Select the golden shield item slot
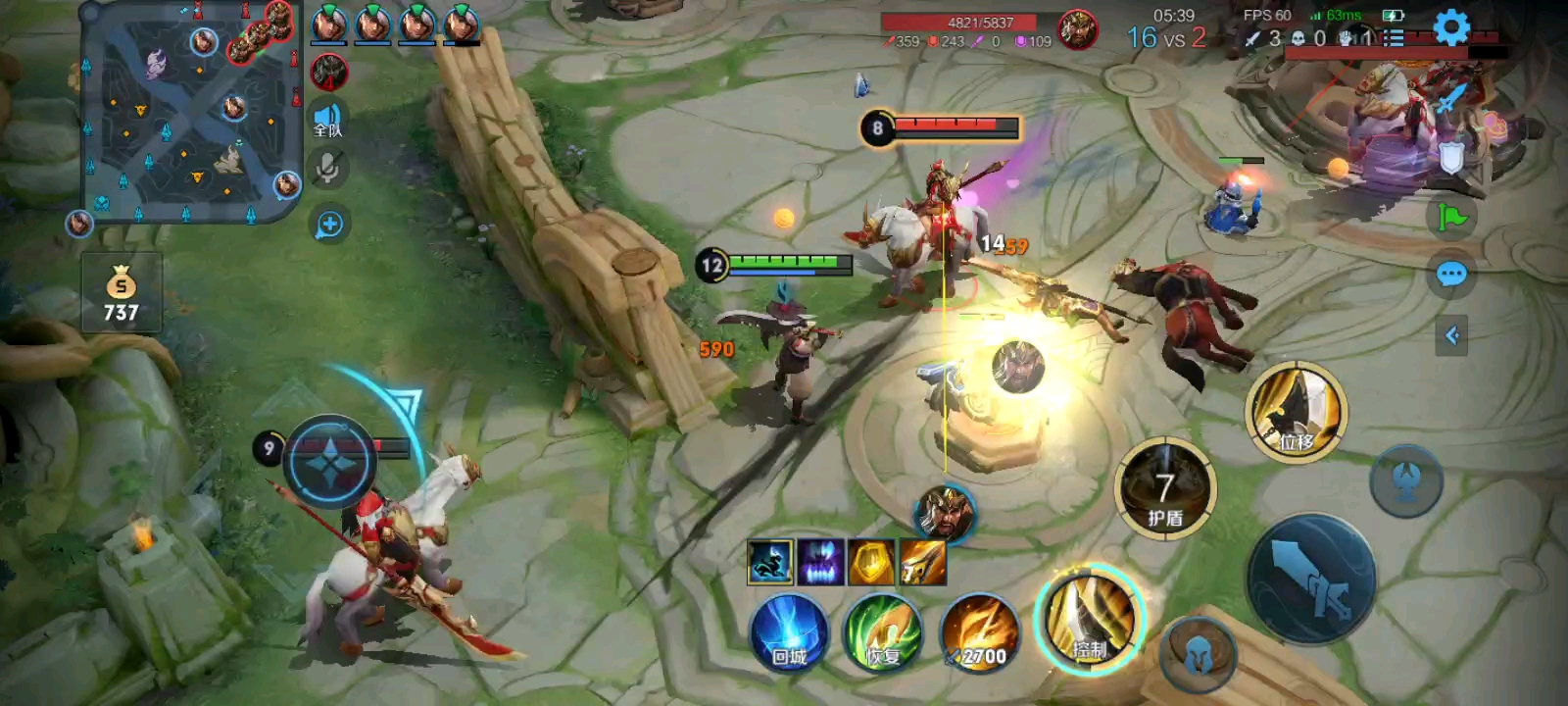The image size is (1568, 706). pyautogui.click(x=871, y=562)
